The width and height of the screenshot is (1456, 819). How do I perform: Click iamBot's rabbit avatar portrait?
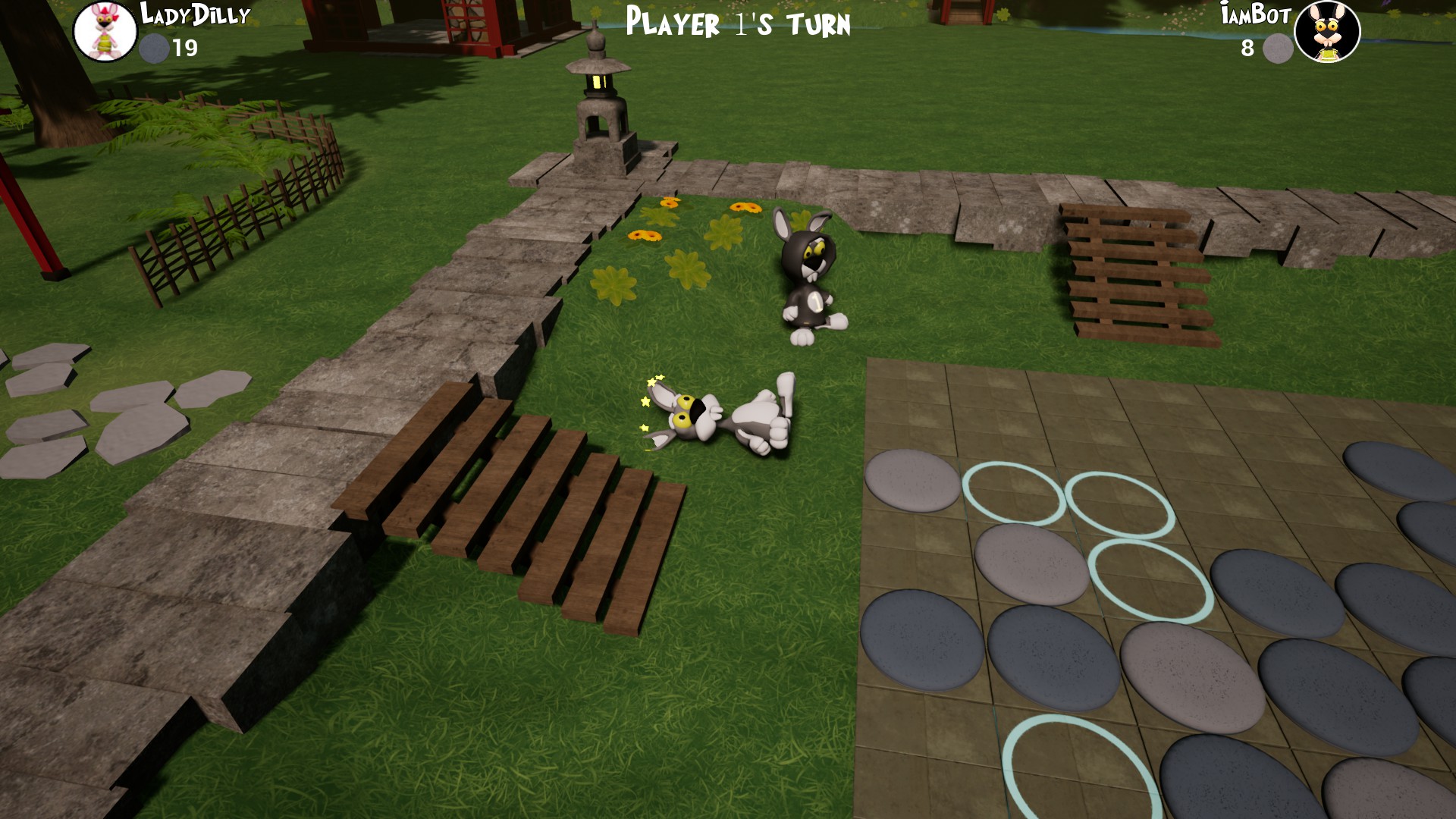click(x=1329, y=32)
